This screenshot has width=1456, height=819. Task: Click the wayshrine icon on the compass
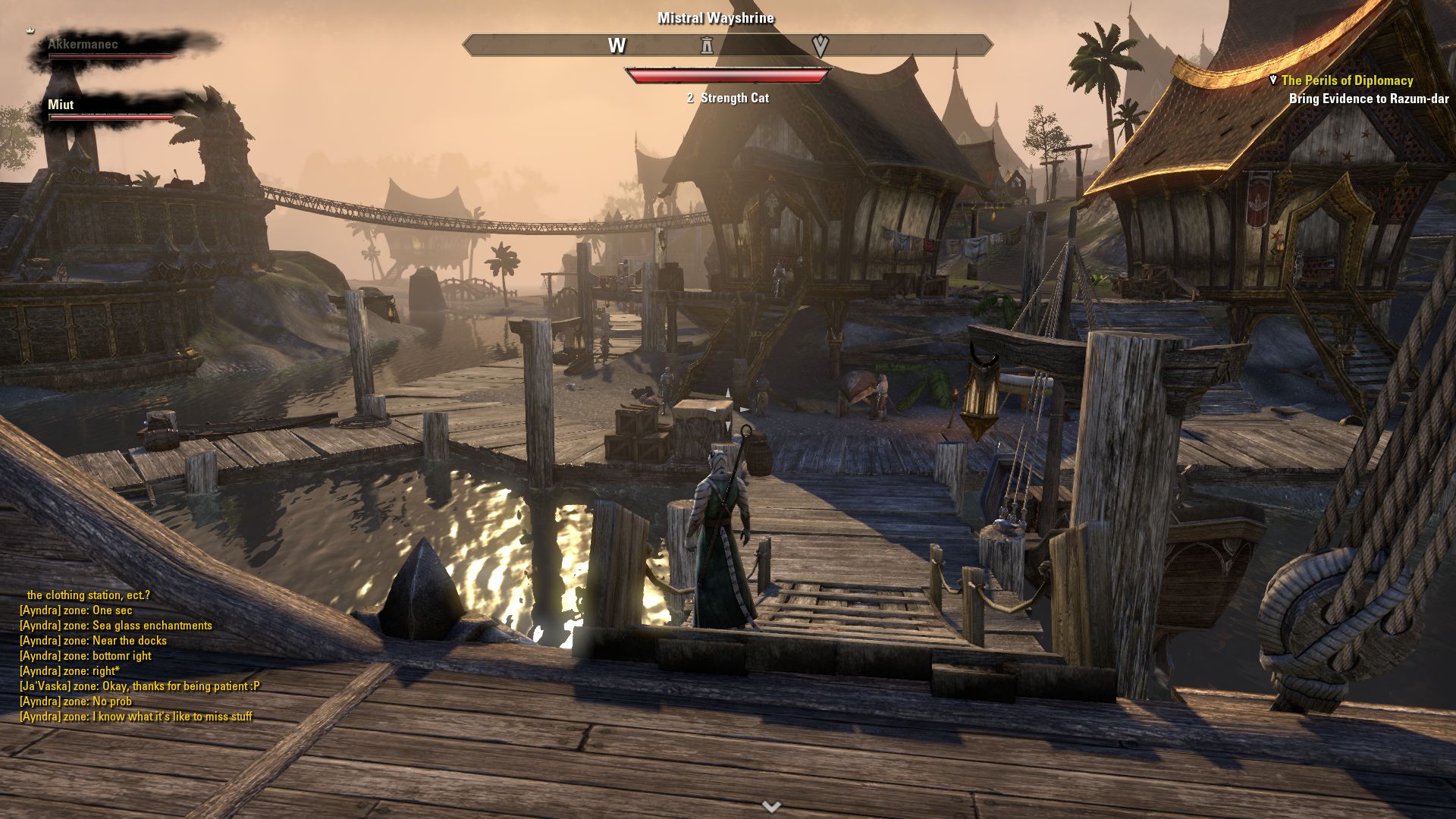707,45
